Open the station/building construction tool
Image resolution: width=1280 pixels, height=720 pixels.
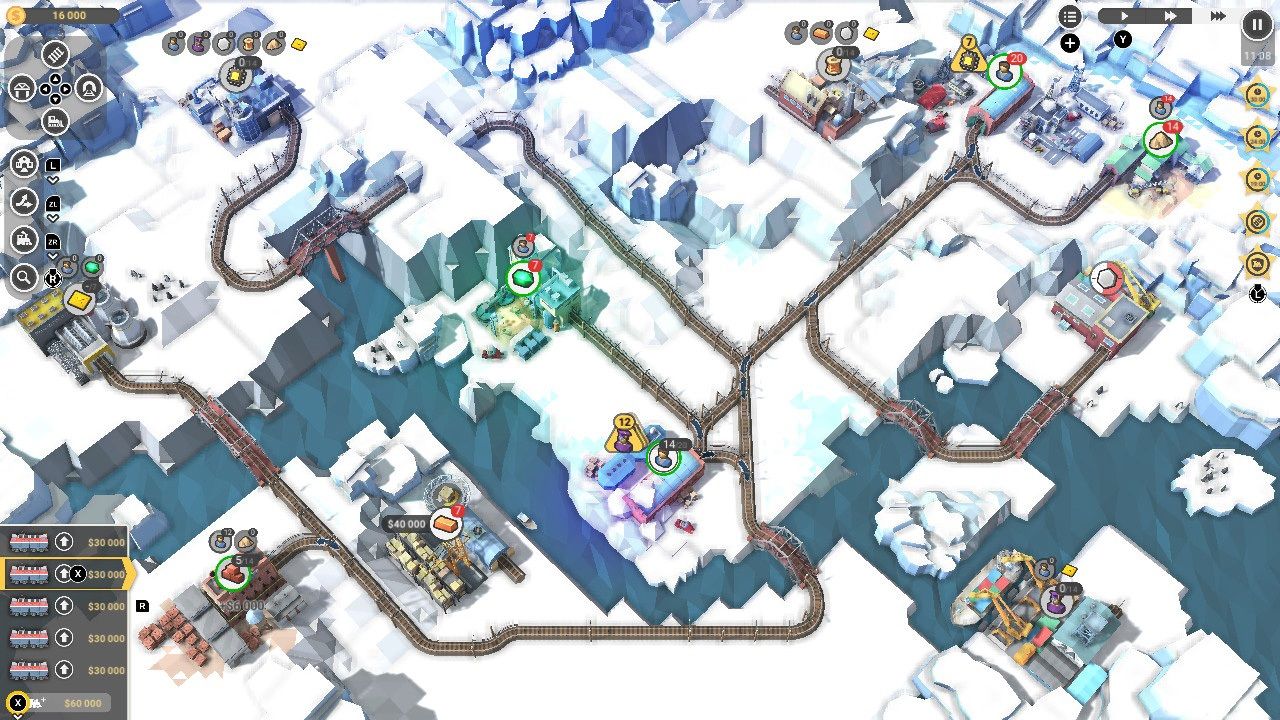(x=22, y=90)
